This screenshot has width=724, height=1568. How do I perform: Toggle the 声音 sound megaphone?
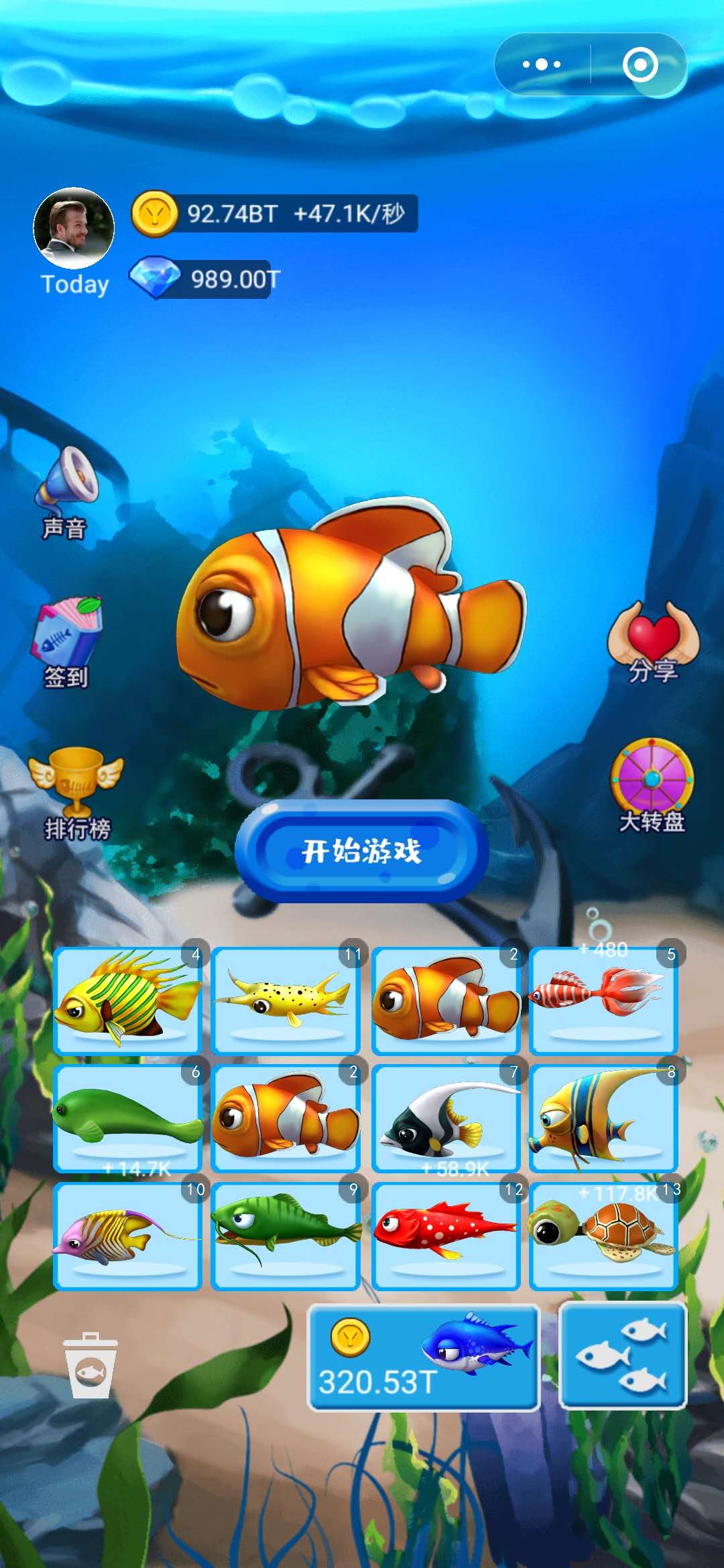point(66,493)
